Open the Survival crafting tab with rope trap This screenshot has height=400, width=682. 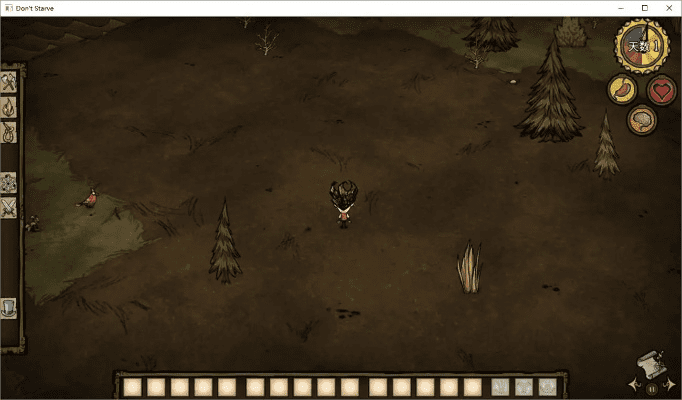pyautogui.click(x=9, y=132)
